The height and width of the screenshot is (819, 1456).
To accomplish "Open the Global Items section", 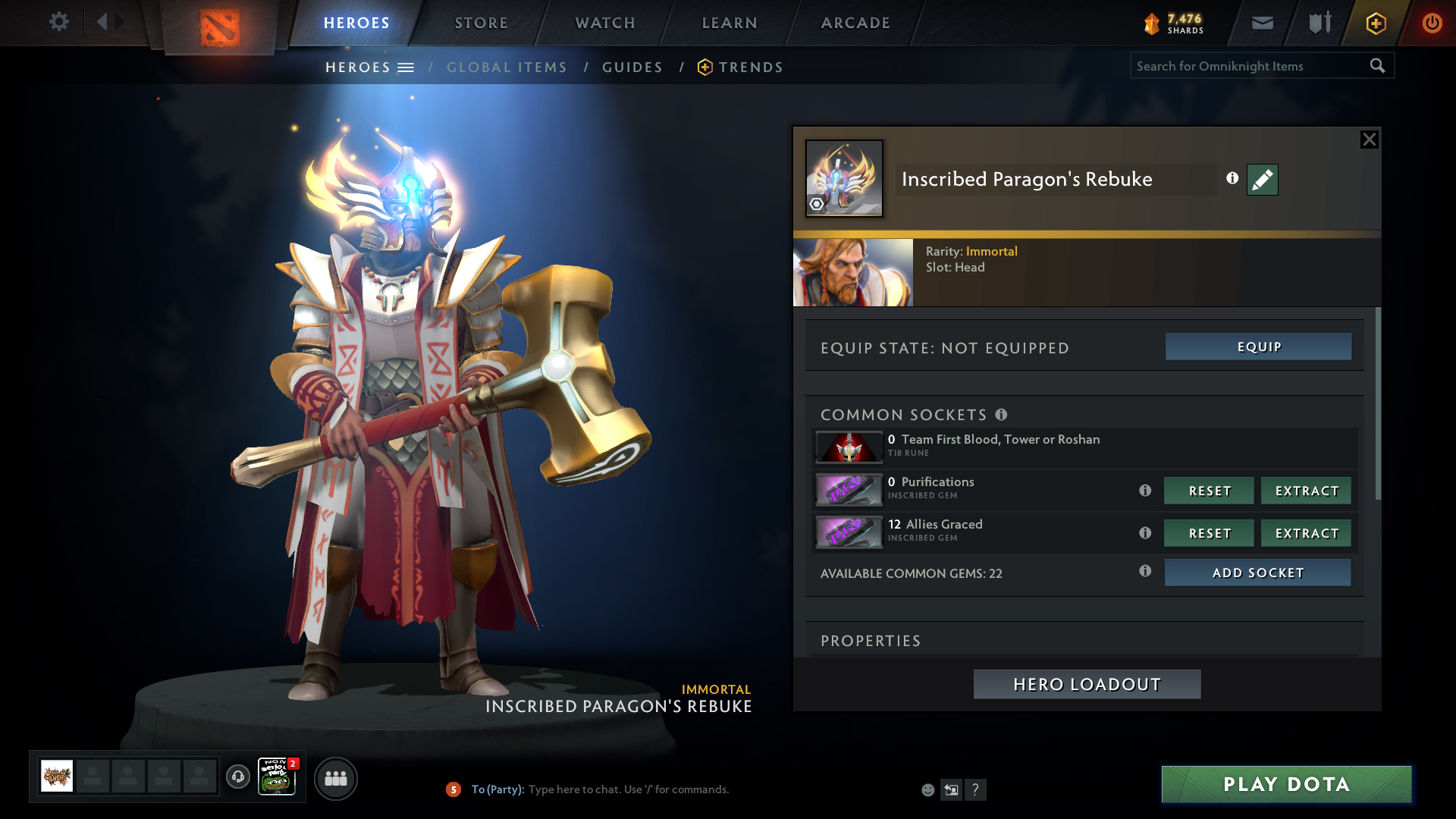I will click(507, 67).
